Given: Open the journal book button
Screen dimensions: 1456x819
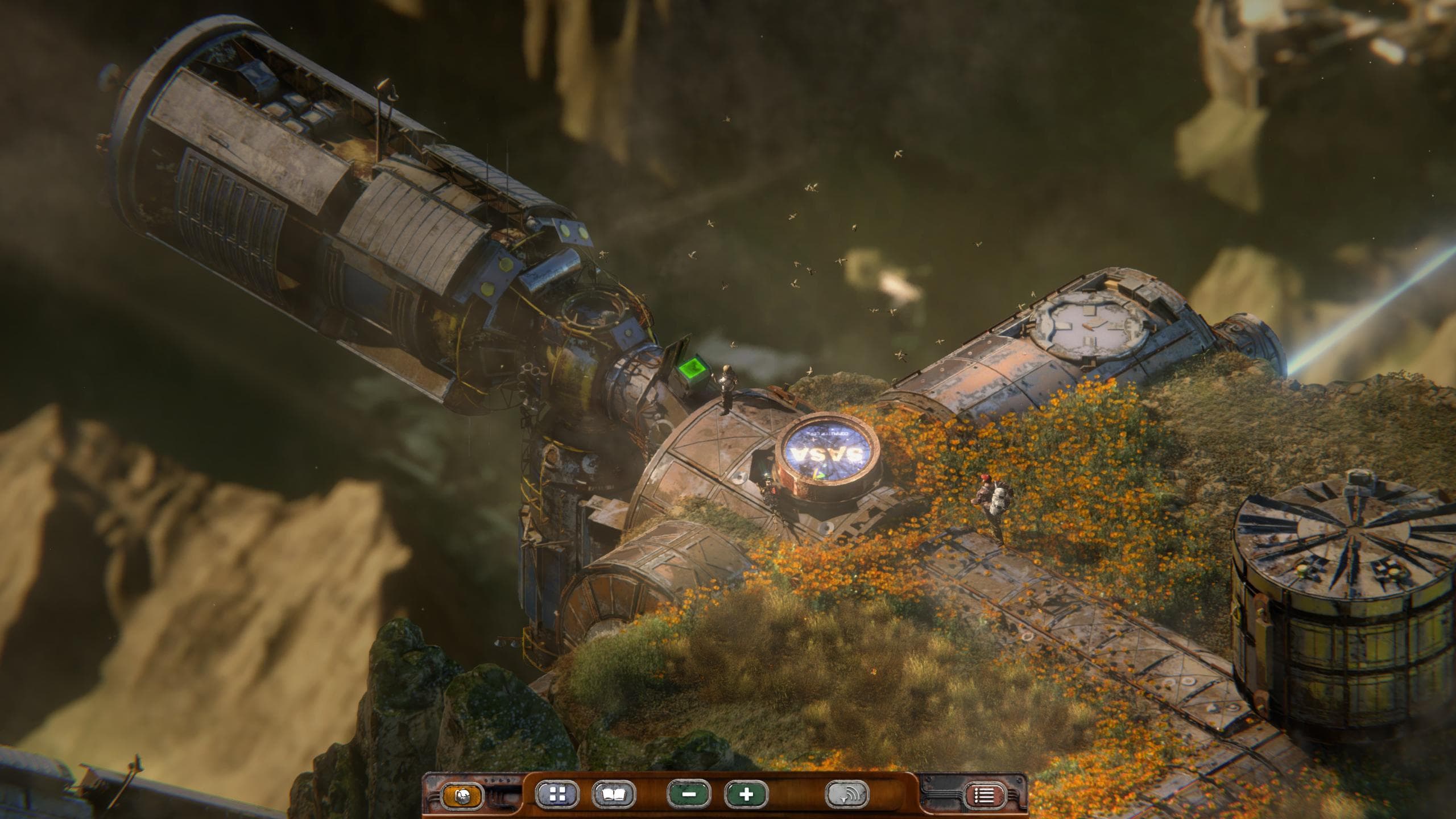Looking at the screenshot, I should point(613,795).
